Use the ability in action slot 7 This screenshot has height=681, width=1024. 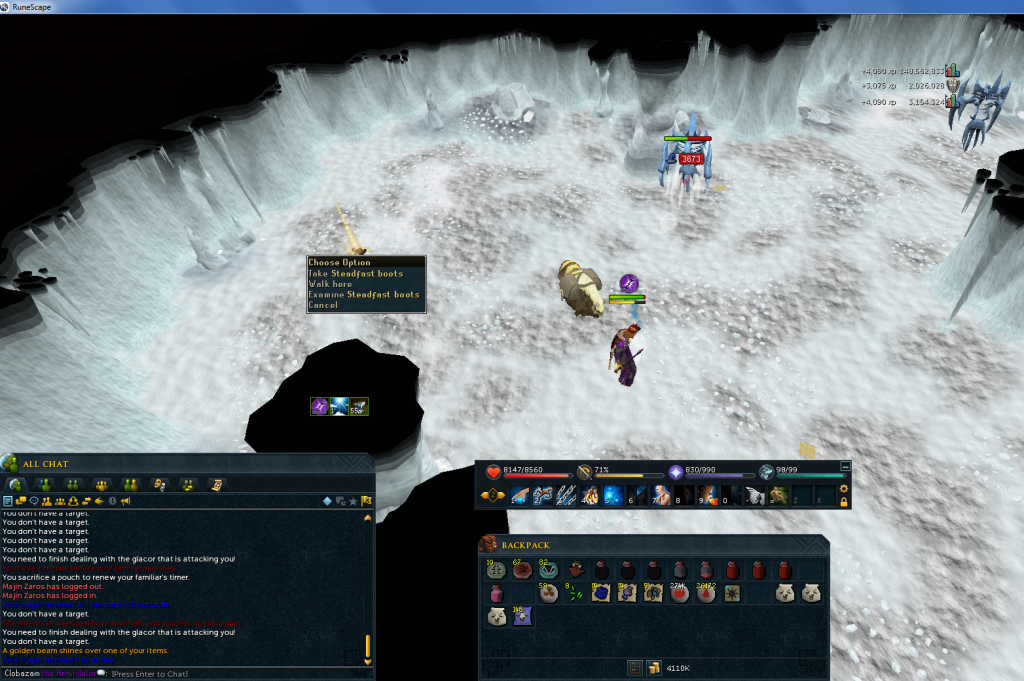(662, 495)
